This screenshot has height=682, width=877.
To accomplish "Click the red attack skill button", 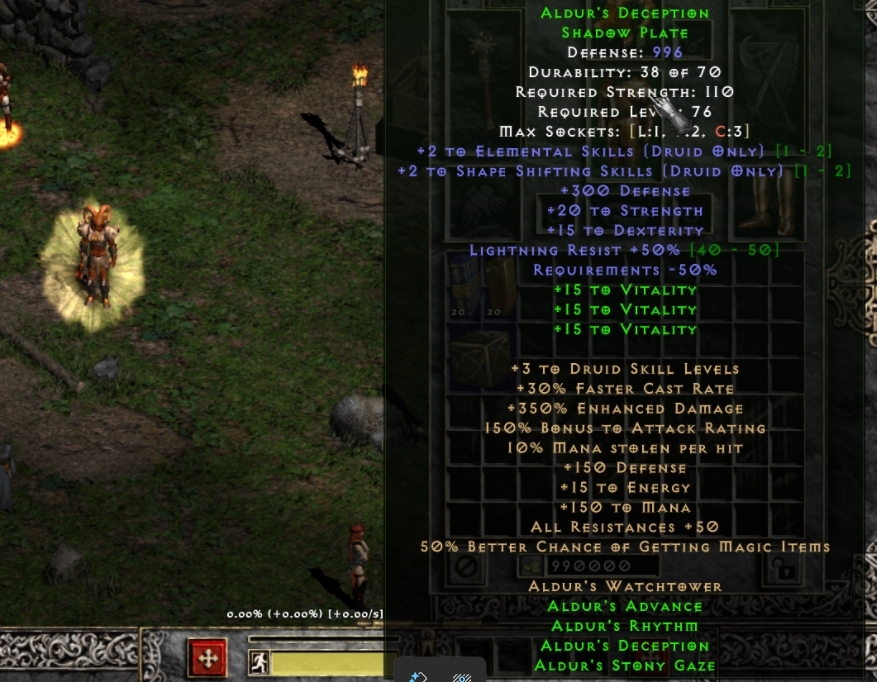I will pyautogui.click(x=208, y=659).
